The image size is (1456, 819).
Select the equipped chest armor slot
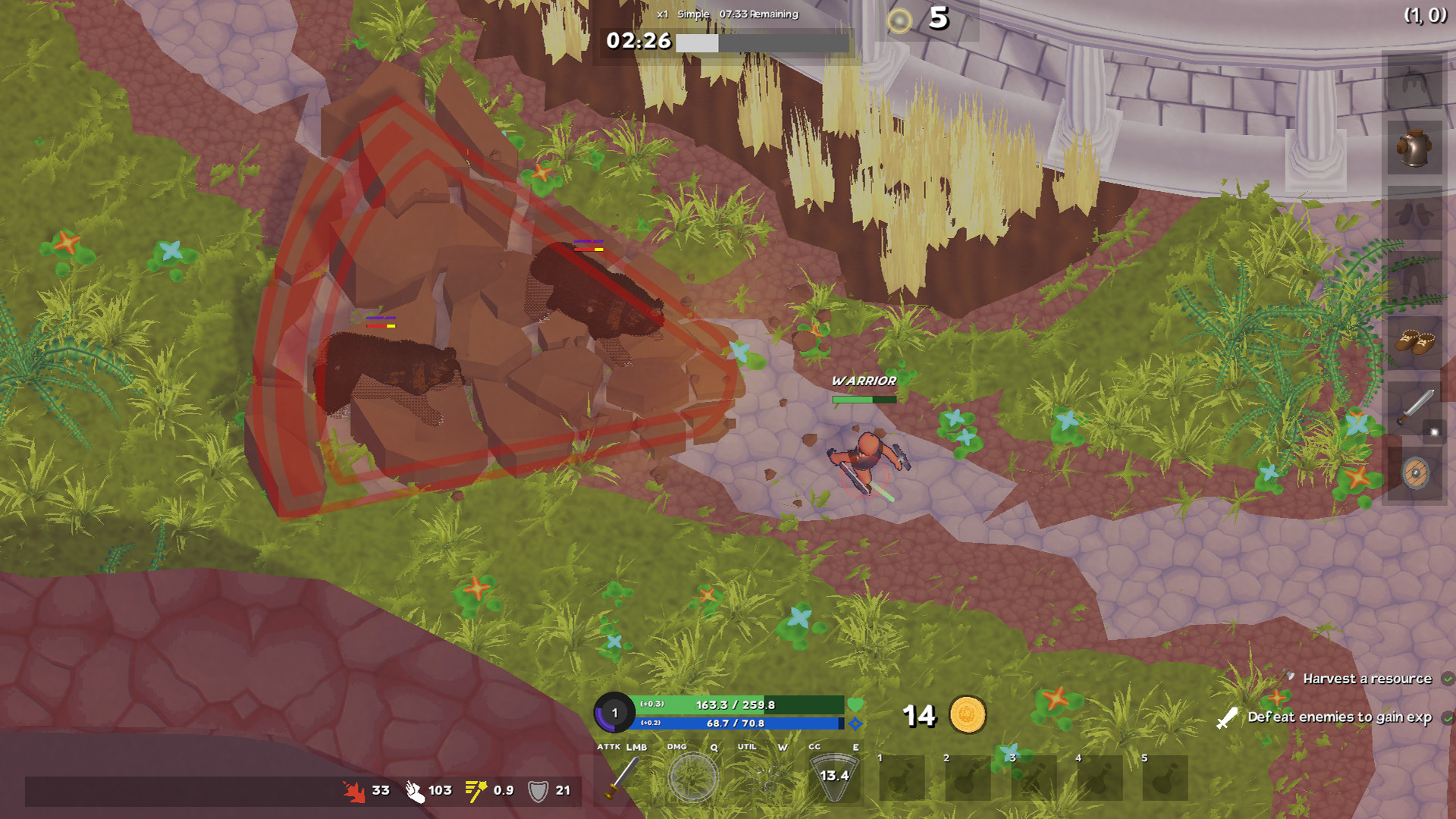click(1415, 149)
